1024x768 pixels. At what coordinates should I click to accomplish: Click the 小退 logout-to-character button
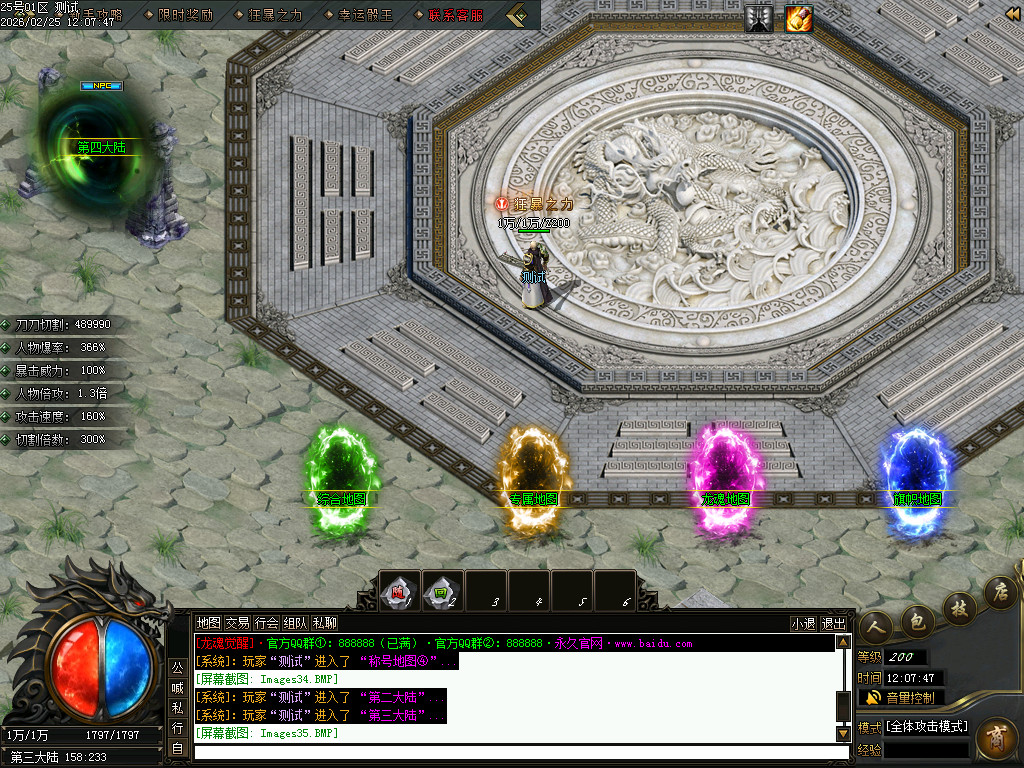803,623
